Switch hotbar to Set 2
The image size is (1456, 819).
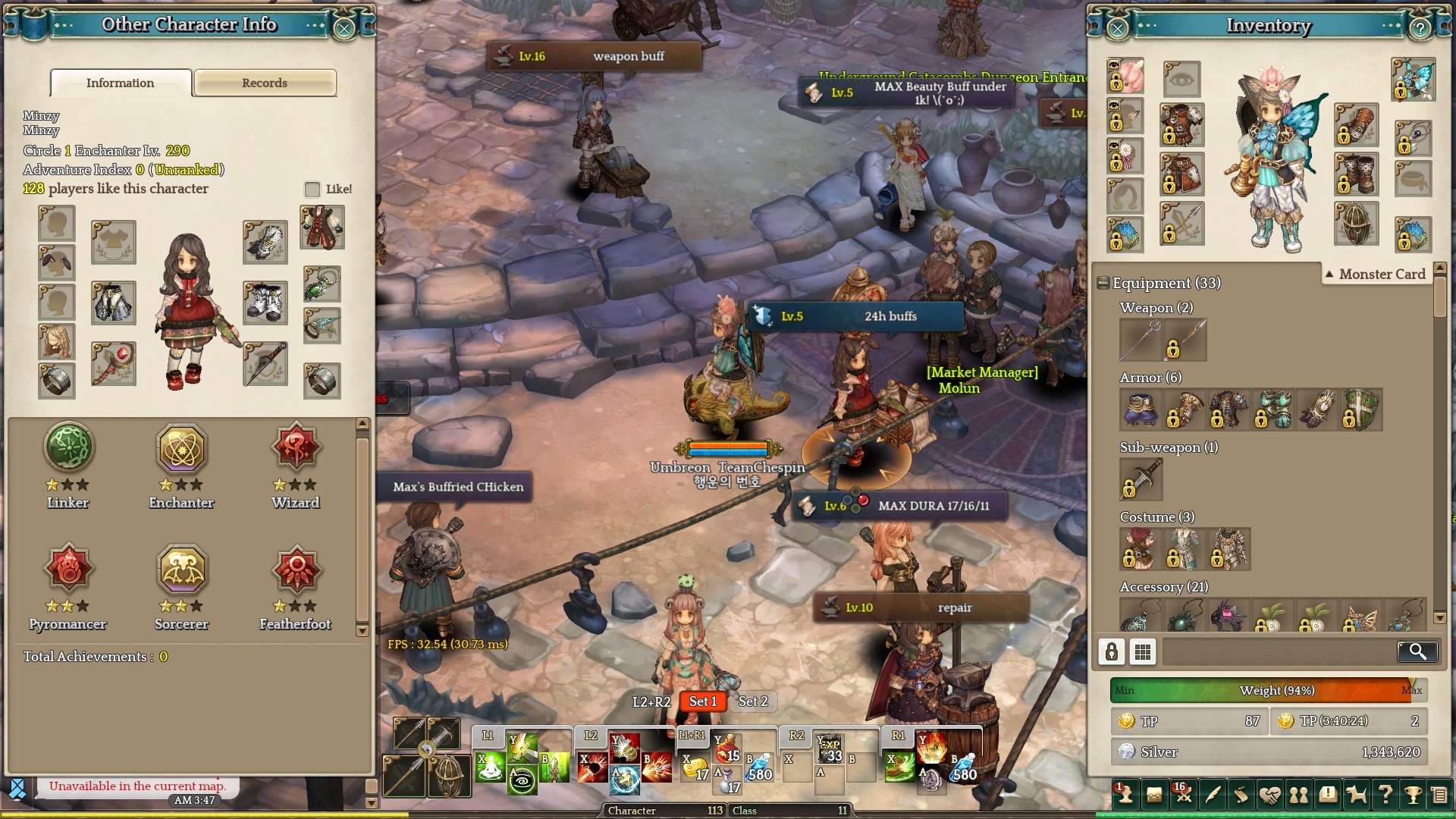tap(753, 701)
